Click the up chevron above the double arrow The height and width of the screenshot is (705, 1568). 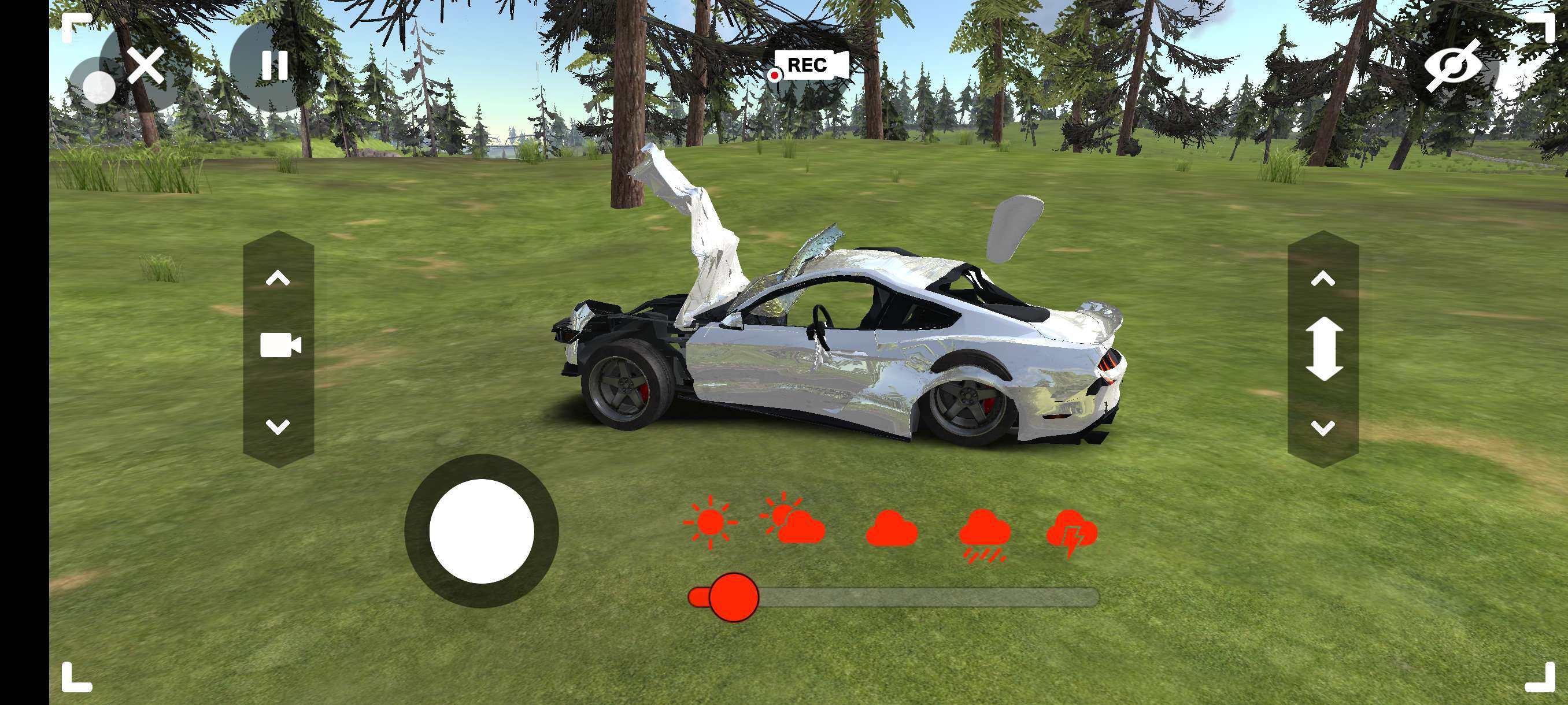coord(1323,279)
